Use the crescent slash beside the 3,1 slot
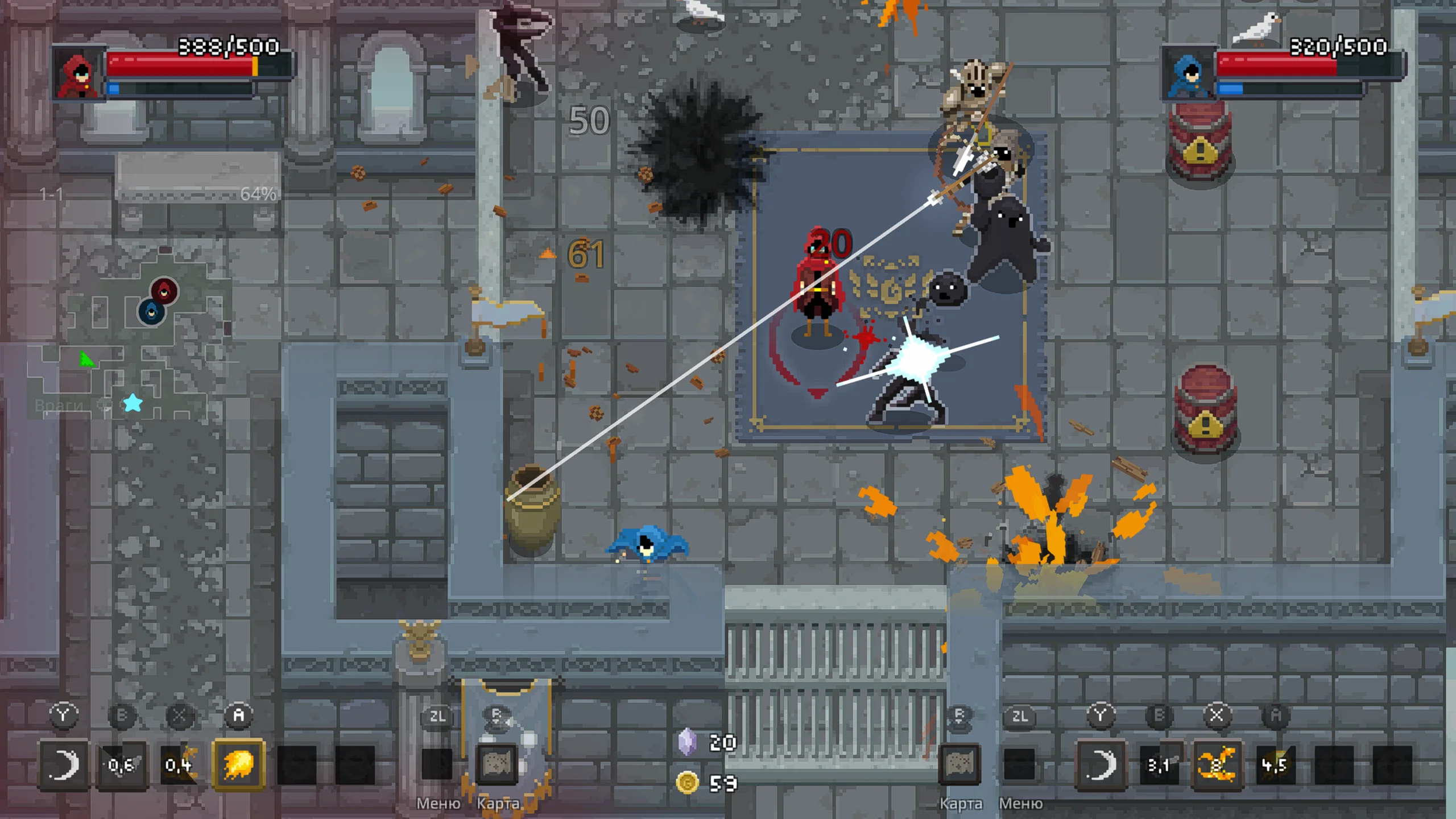 [1101, 764]
